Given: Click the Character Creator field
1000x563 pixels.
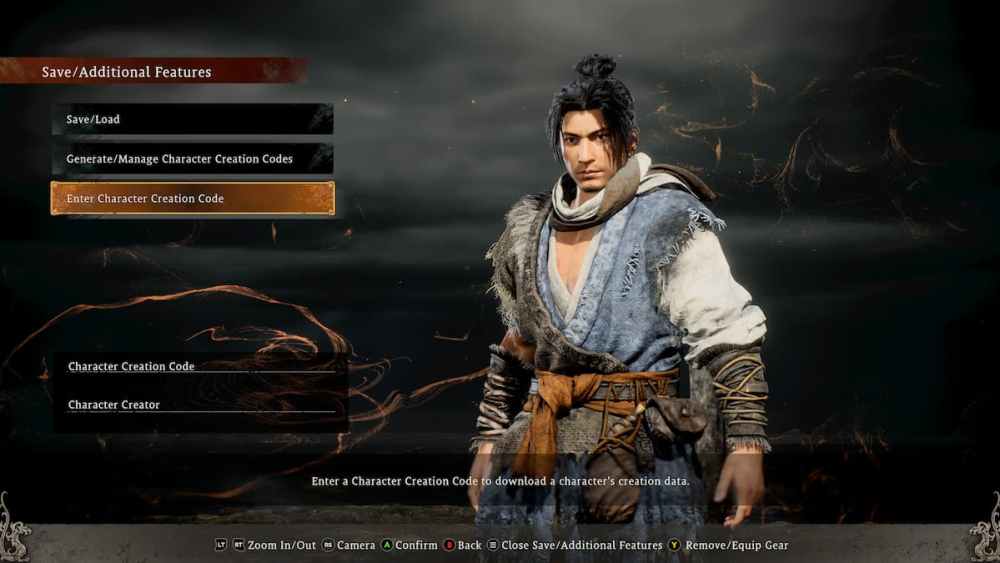Looking at the screenshot, I should point(200,405).
